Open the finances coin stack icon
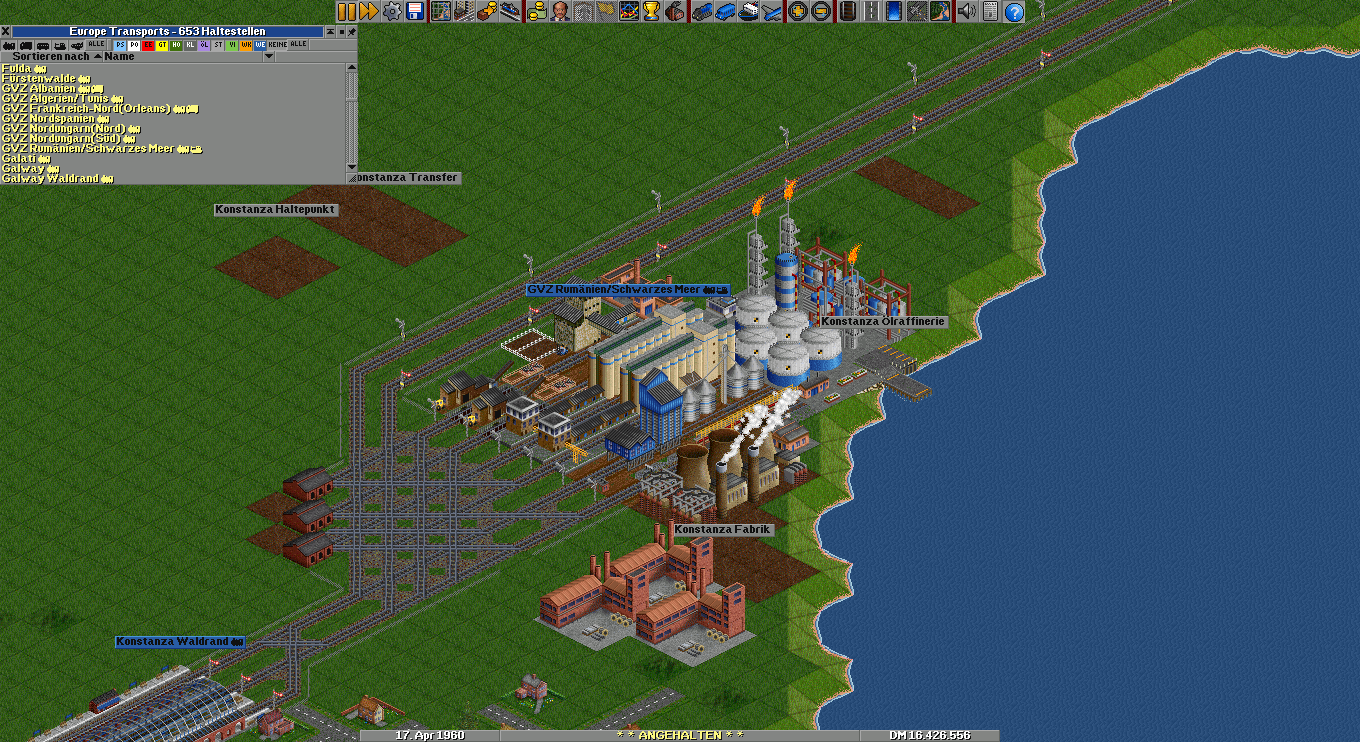Viewport: 1360px width, 742px height. click(536, 11)
